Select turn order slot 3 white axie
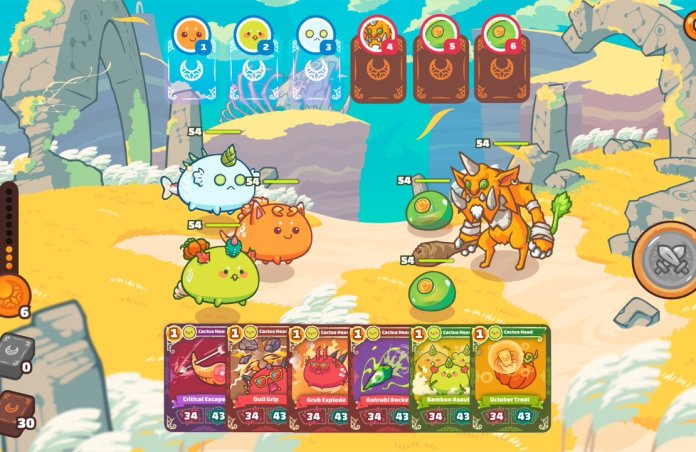 [314, 35]
